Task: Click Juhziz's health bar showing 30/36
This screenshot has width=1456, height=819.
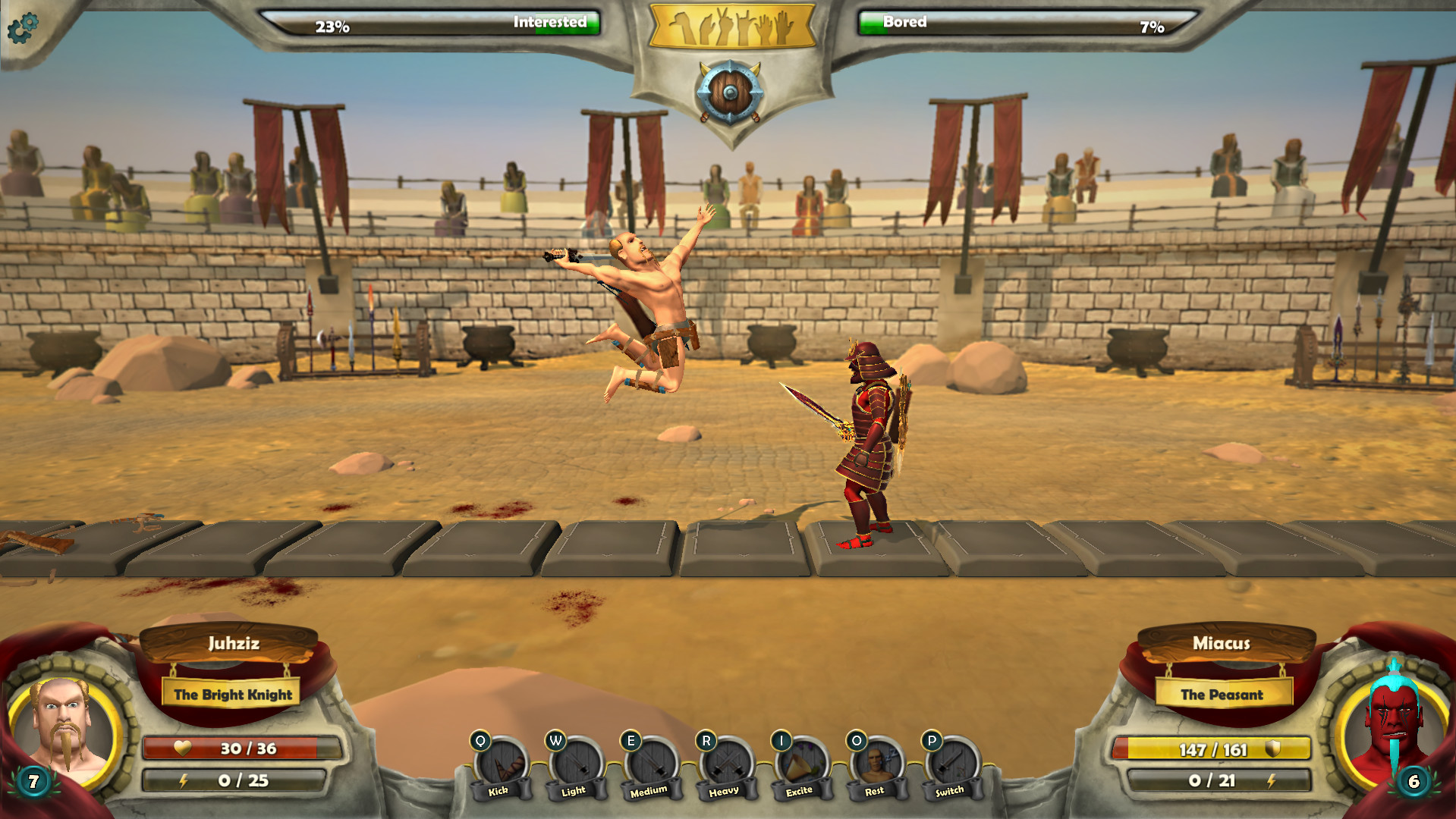Action: coord(243,747)
